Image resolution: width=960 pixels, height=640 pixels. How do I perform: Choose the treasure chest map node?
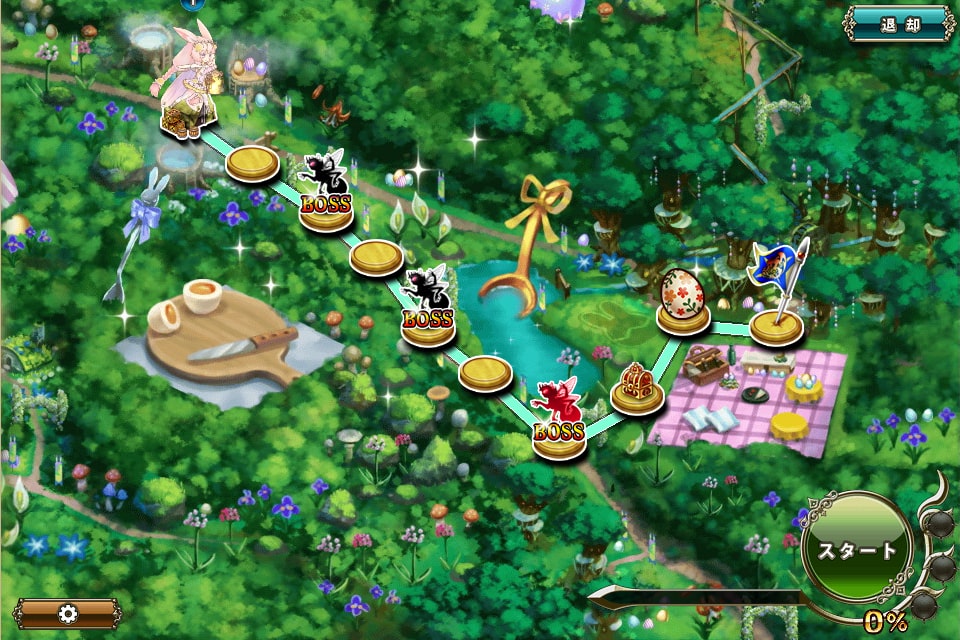(636, 388)
